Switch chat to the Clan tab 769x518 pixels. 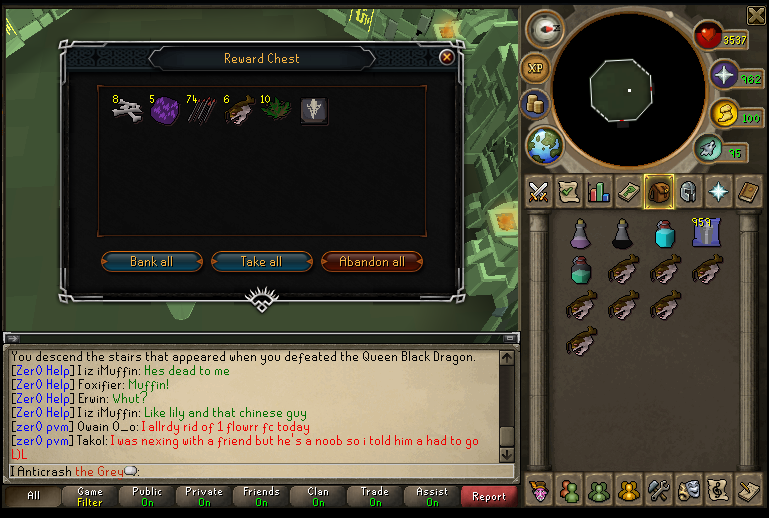(318, 496)
